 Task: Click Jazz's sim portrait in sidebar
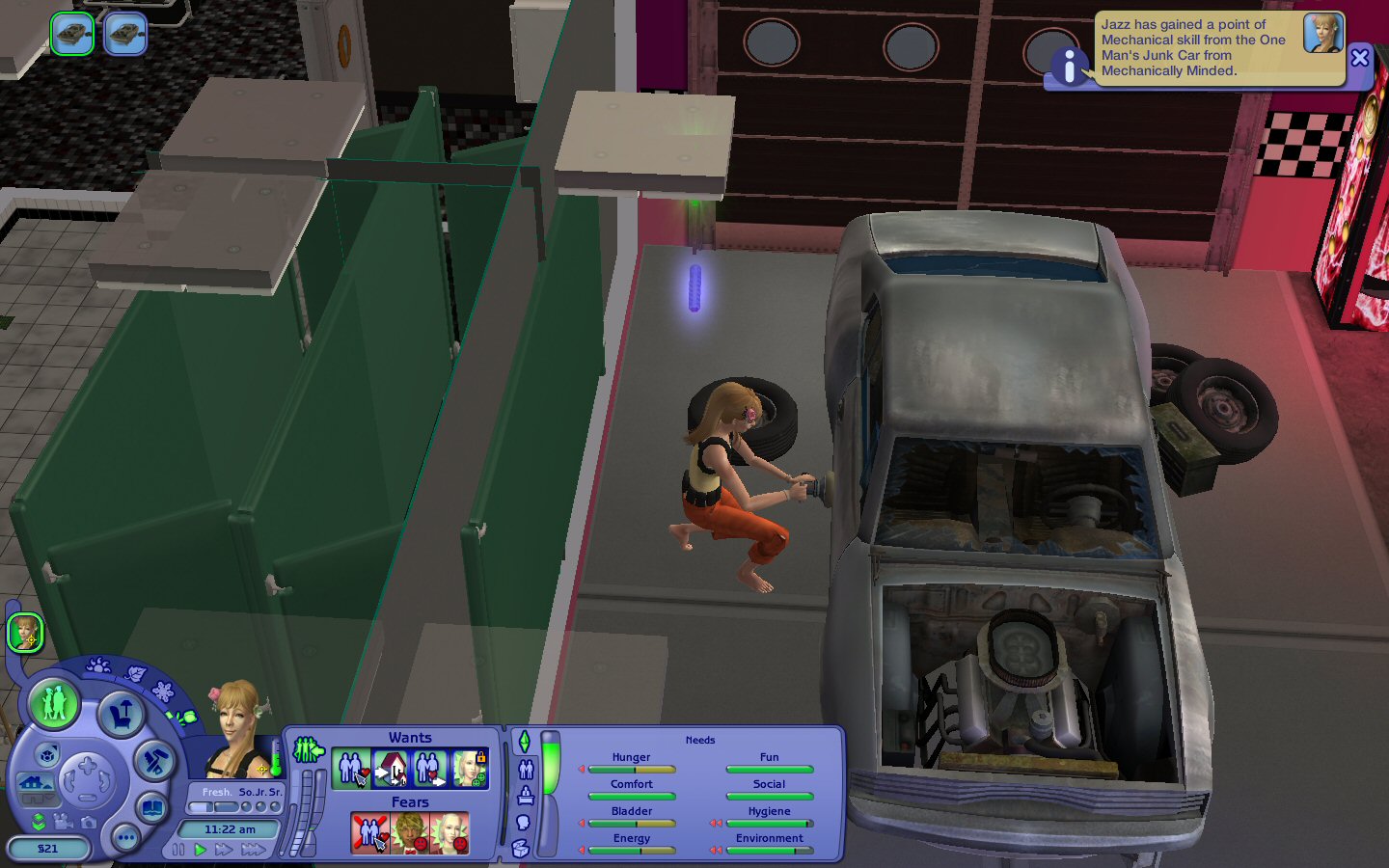[x=25, y=634]
